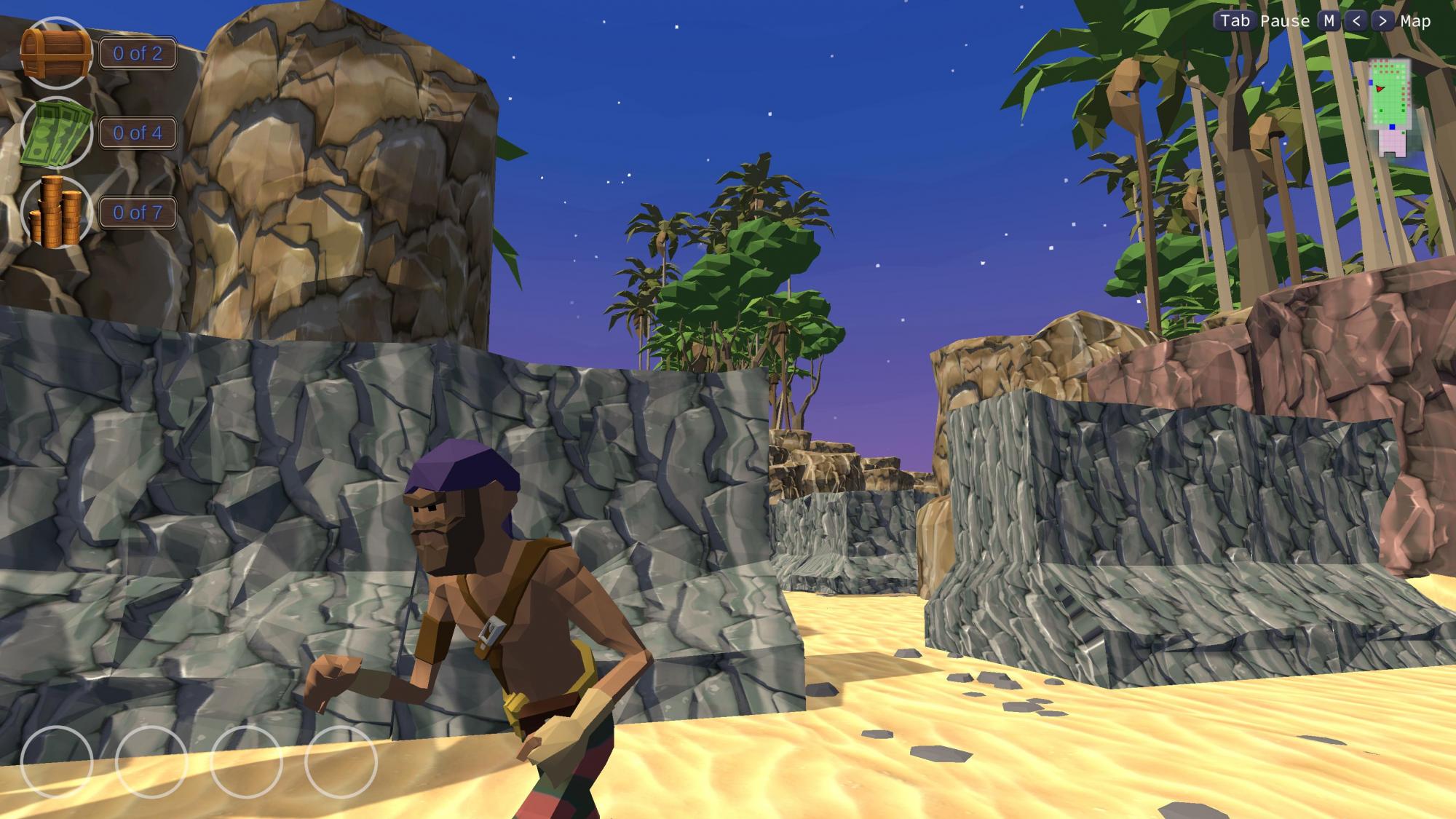This screenshot has width=1456, height=819.
Task: Click the treasure chest tracker icon
Action: point(56,53)
